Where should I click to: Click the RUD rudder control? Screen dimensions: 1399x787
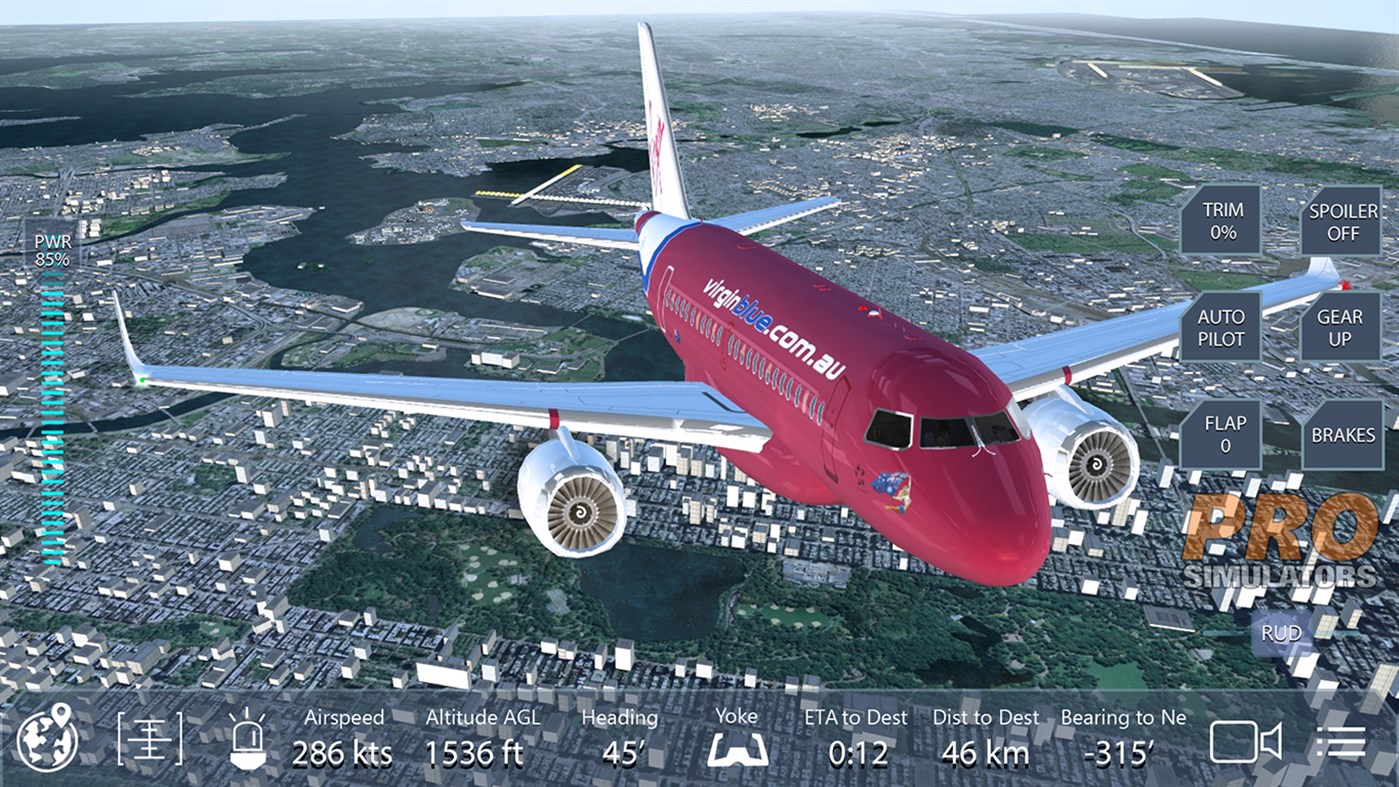tap(1281, 632)
